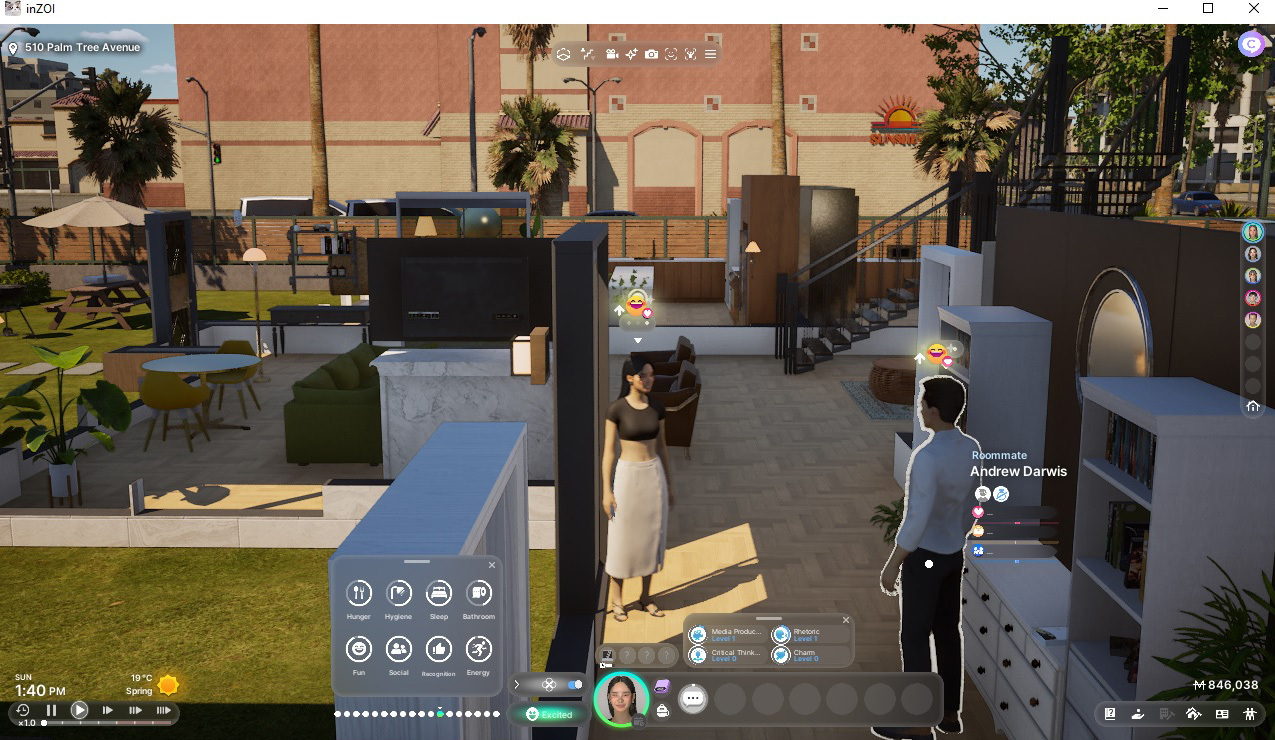Image resolution: width=1275 pixels, height=740 pixels.
Task: Select the active Zoi portrait
Action: coord(620,698)
